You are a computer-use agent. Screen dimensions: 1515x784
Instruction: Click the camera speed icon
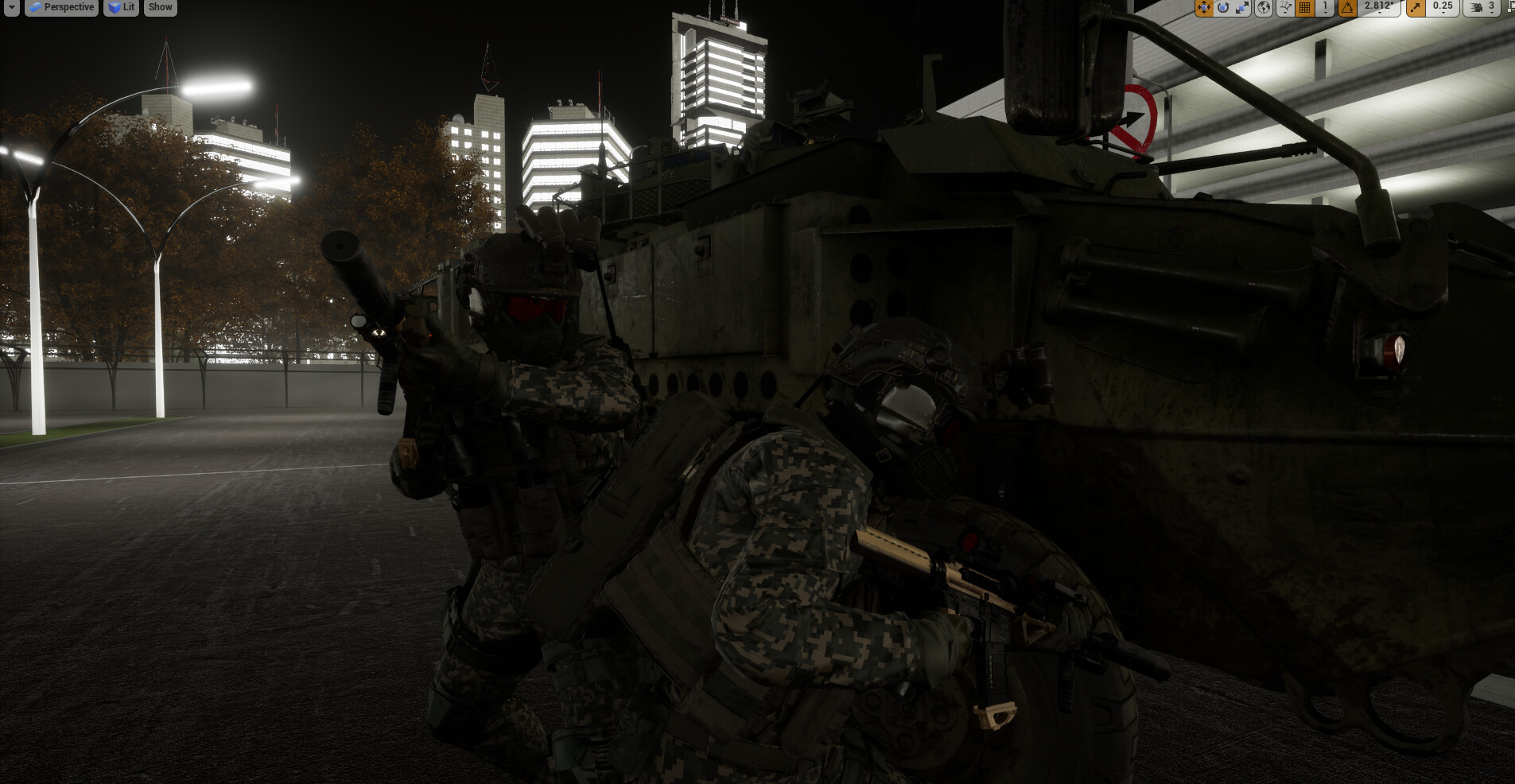pos(1477,7)
